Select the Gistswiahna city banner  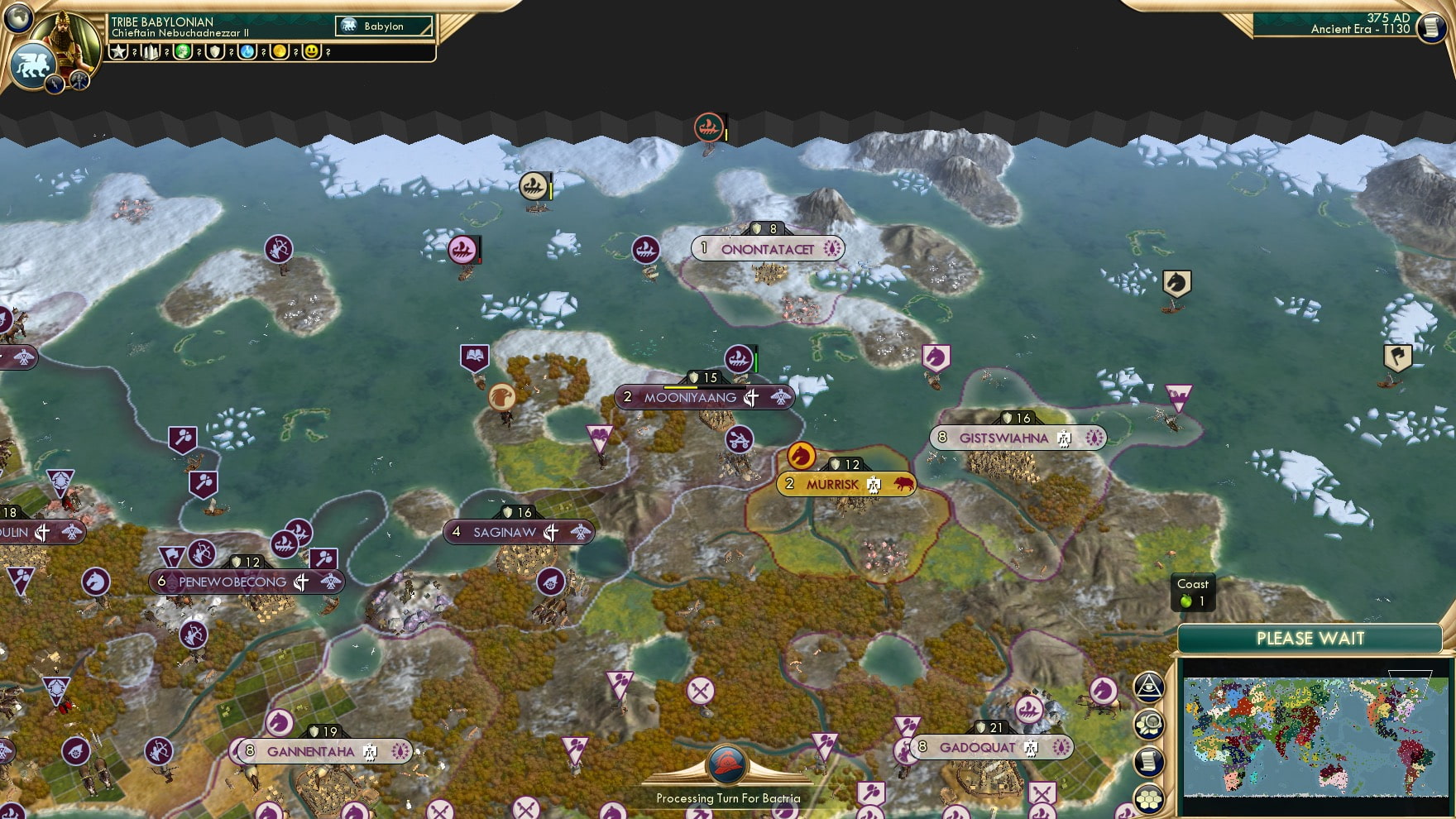click(x=1016, y=438)
